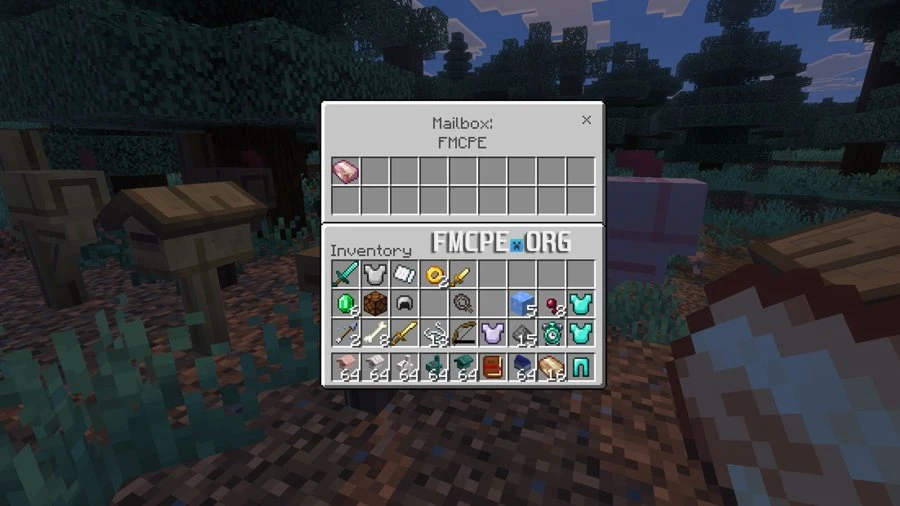Image resolution: width=900 pixels, height=506 pixels.
Task: Select the stack of 16 in hotbar
Action: pos(551,368)
